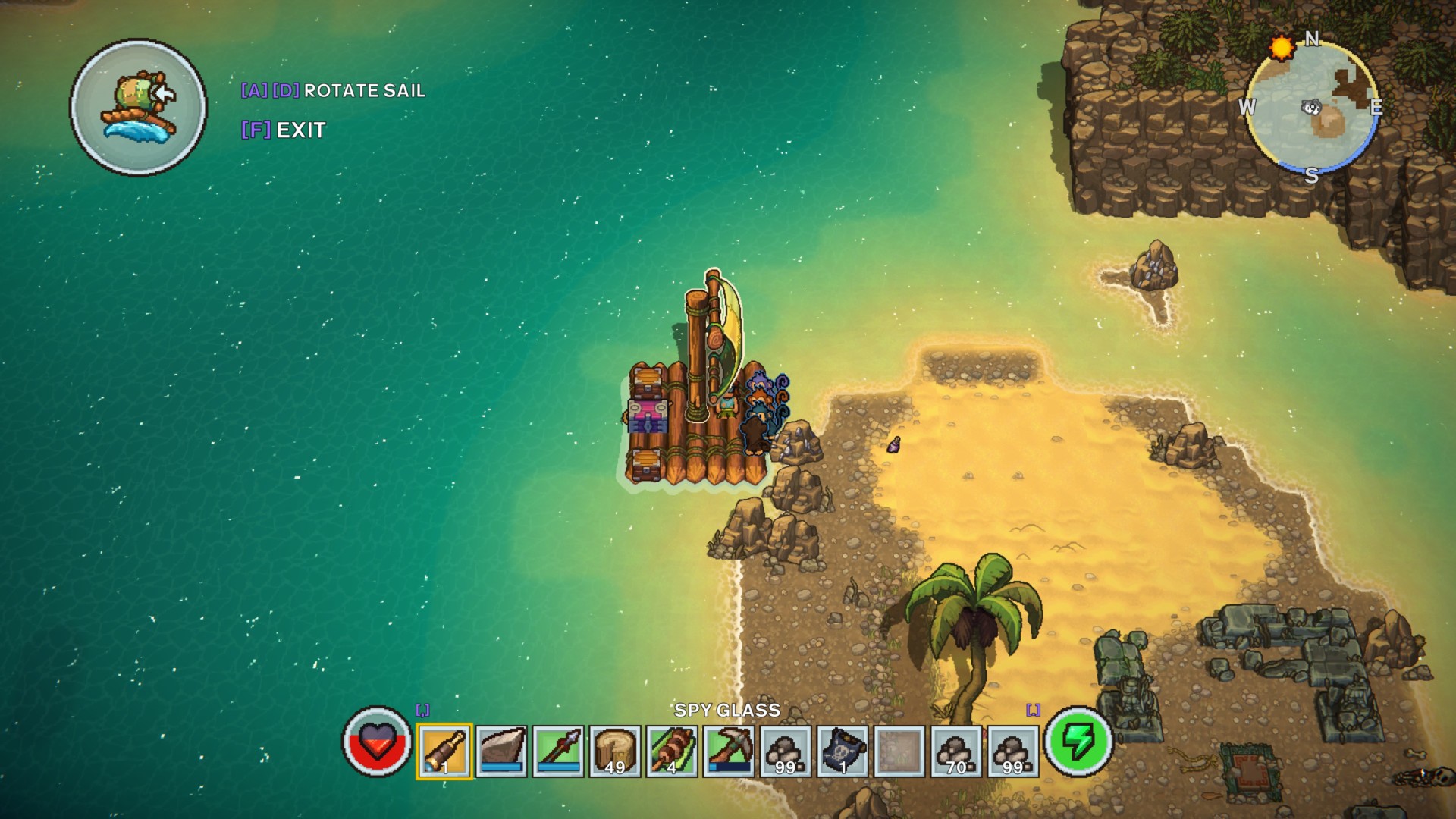1456x819 pixels.
Task: Select the pickaxe hotbar slot
Action: pyautogui.click(x=729, y=751)
